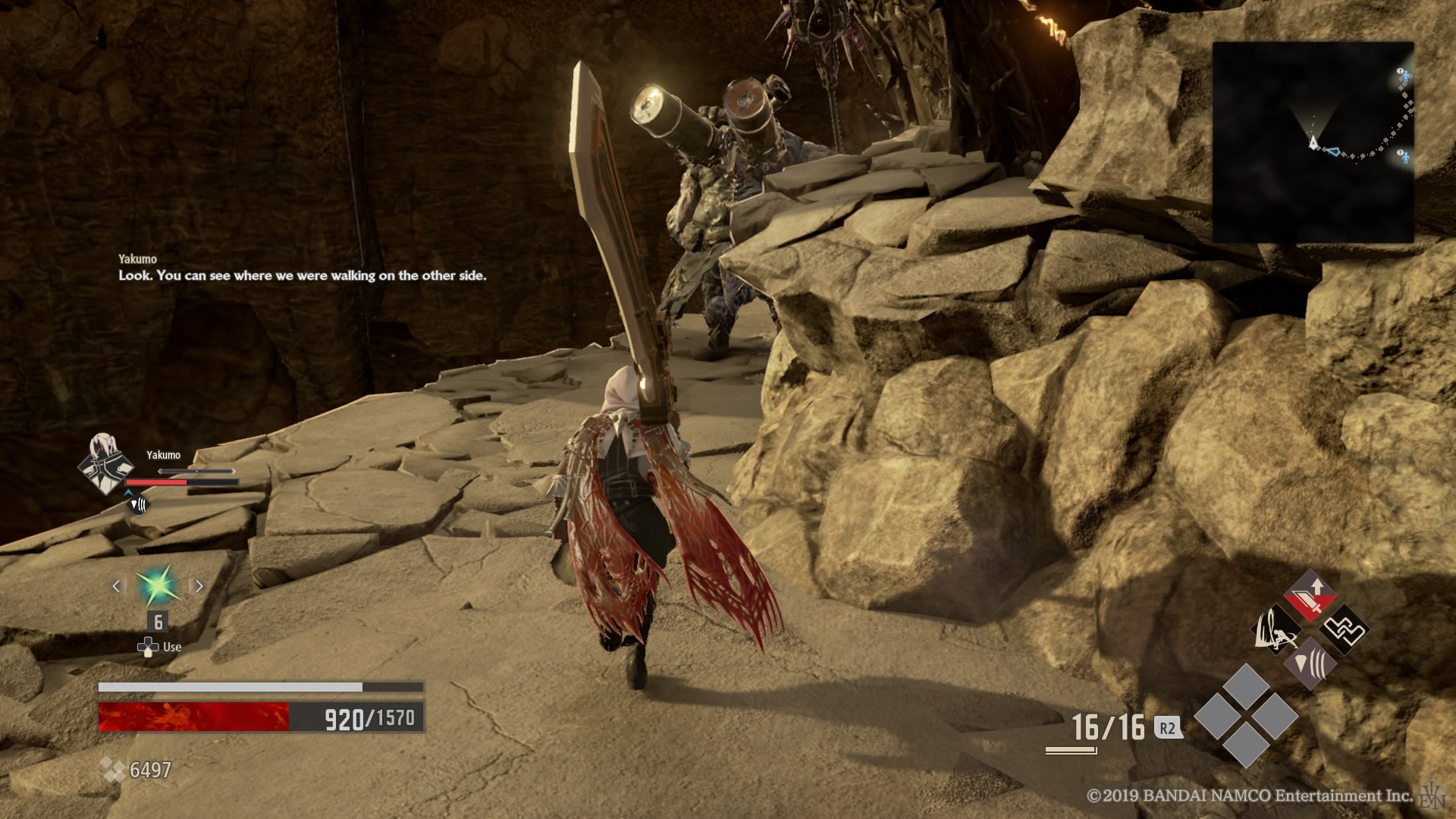This screenshot has height=819, width=1456.
Task: Open the minimap in the corner
Action: coord(1313,142)
